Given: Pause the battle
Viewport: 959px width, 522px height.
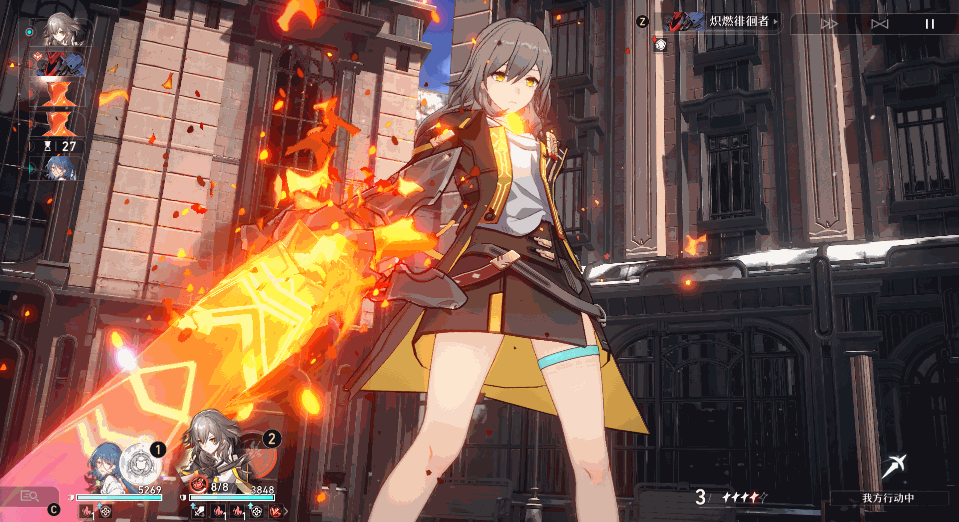Looking at the screenshot, I should point(929,24).
